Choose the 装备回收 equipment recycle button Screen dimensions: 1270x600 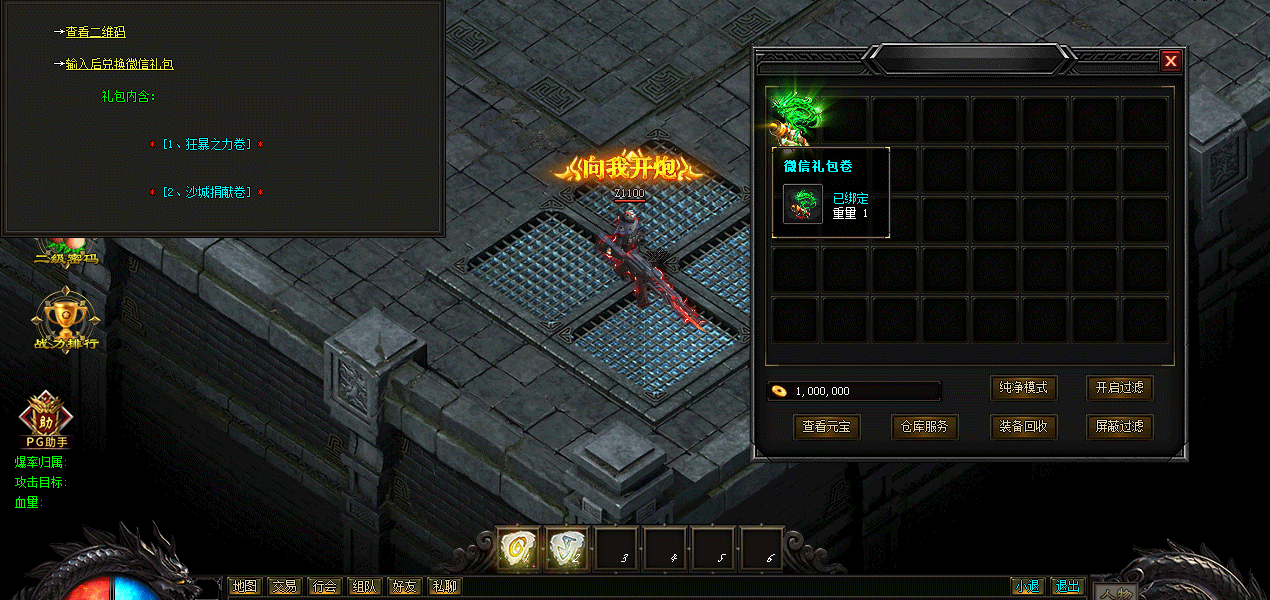[1024, 427]
